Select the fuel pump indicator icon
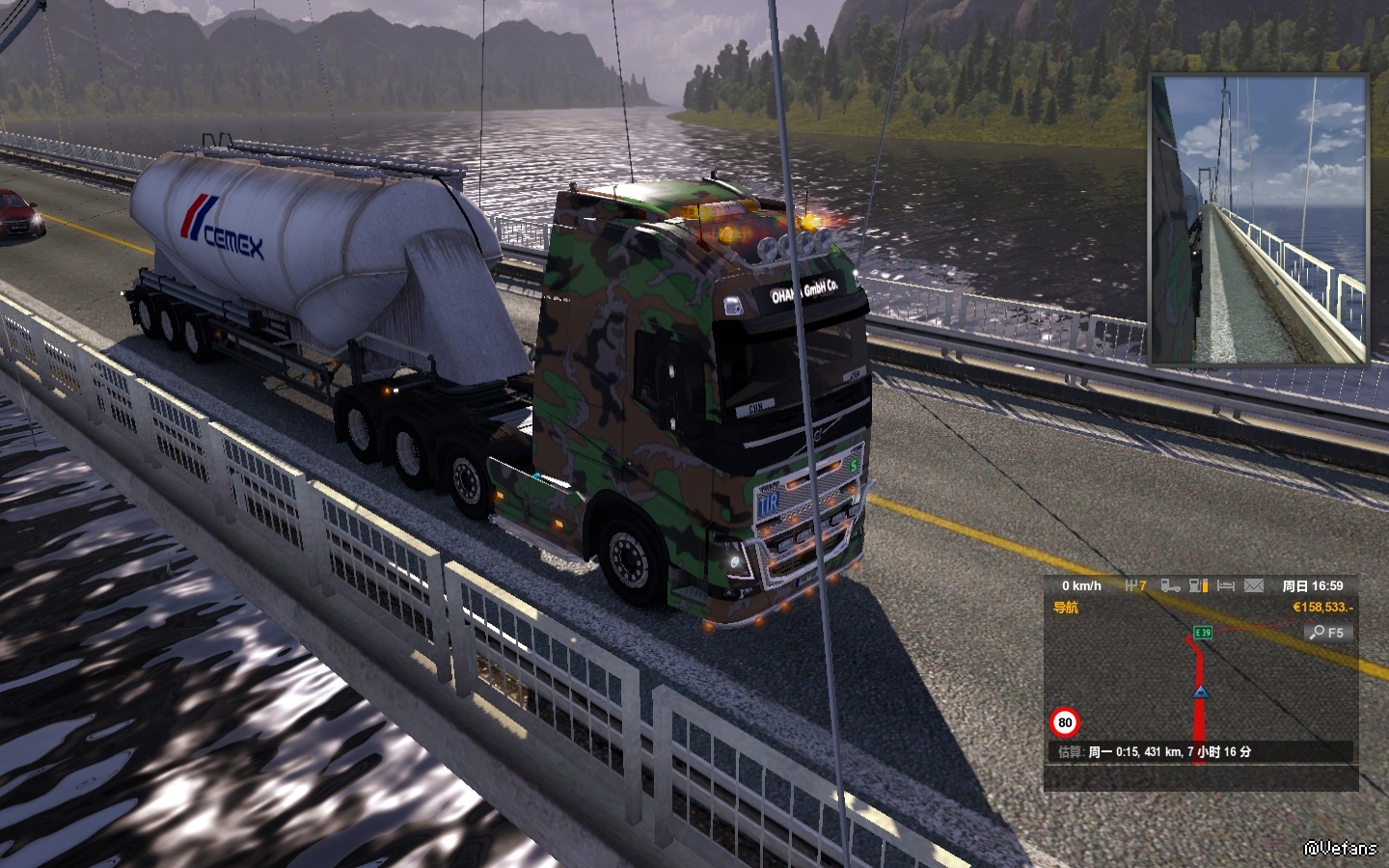 [1199, 585]
